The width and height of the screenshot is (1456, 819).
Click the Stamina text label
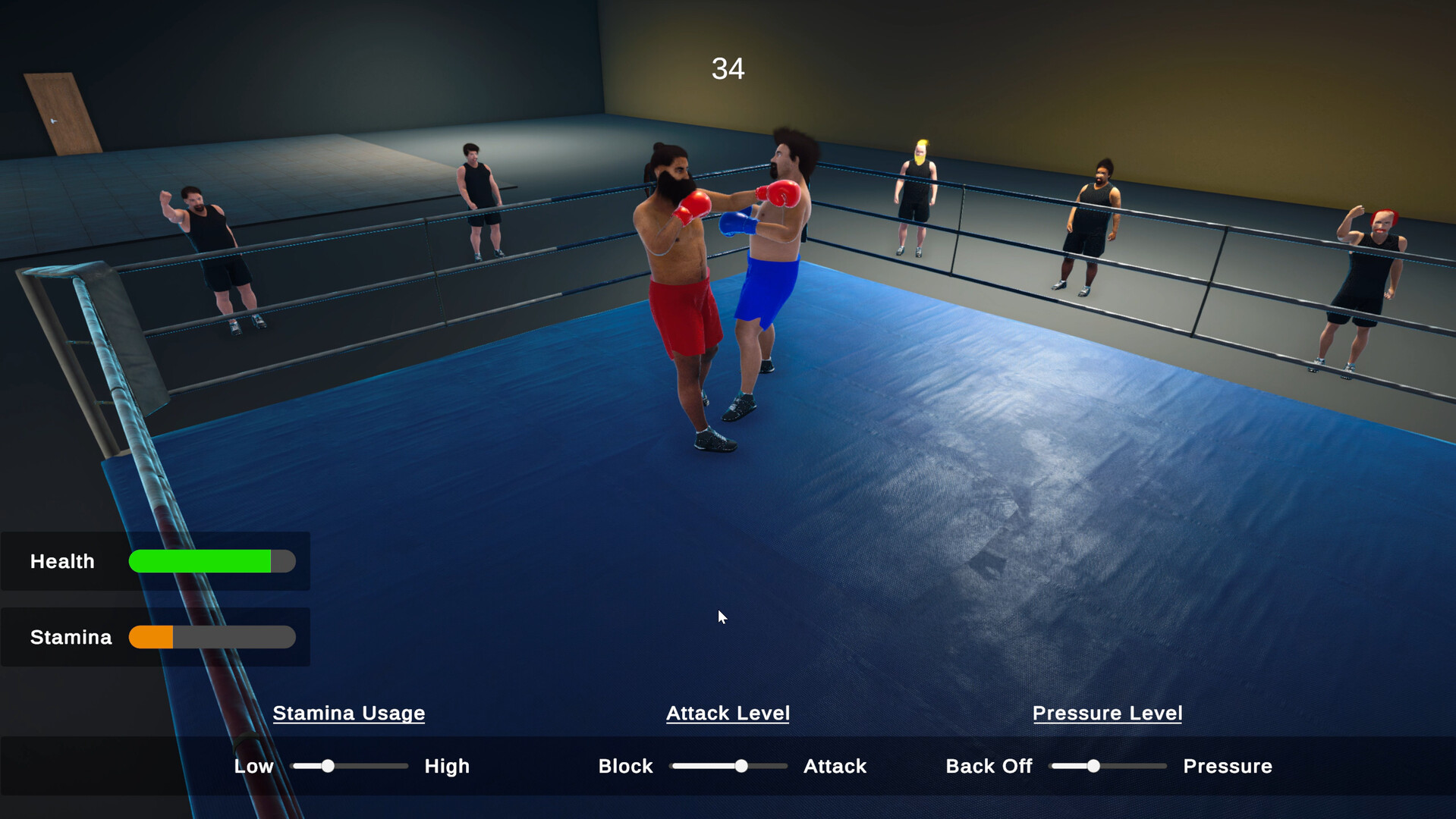[x=71, y=637]
